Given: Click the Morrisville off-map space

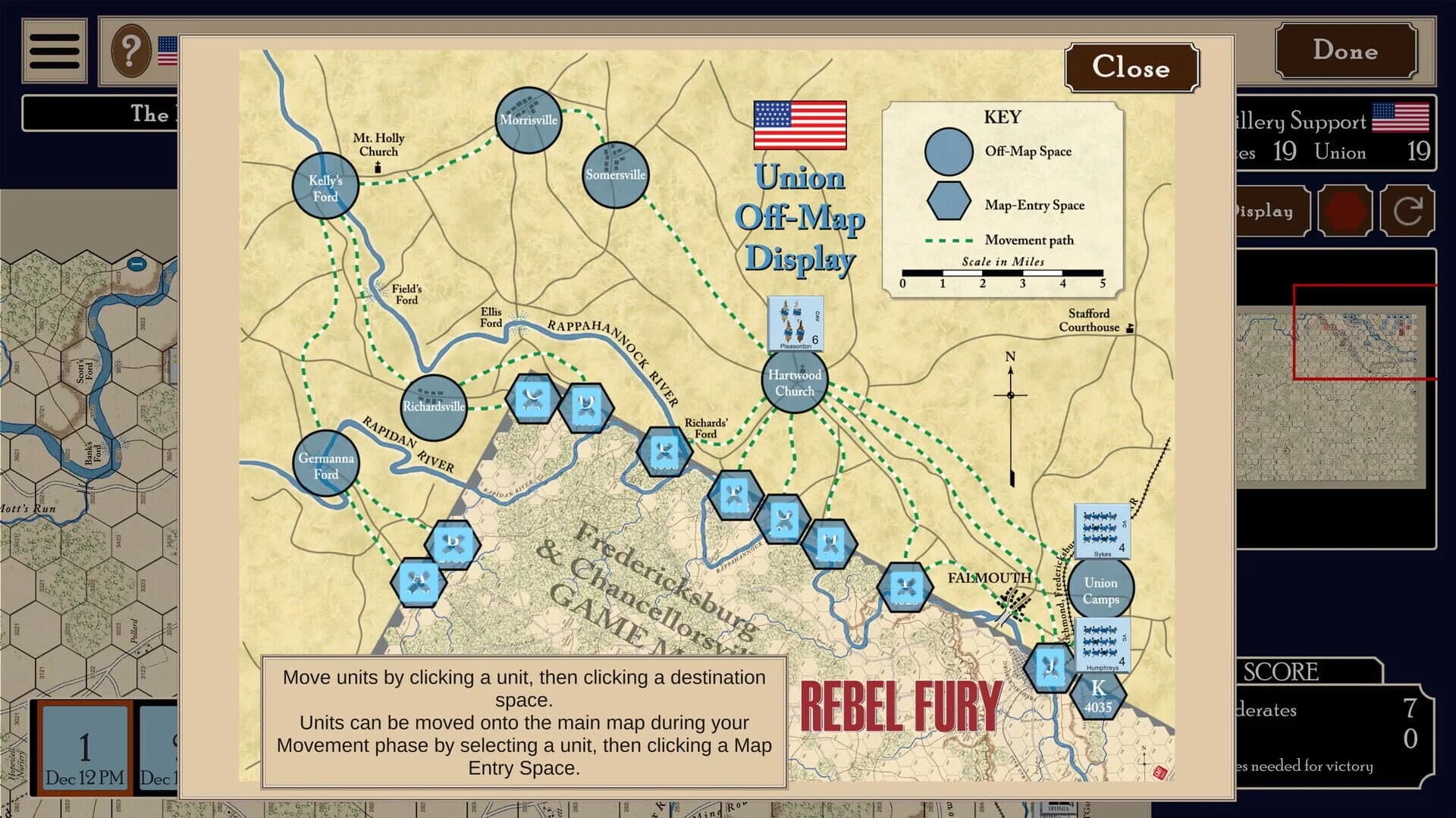Looking at the screenshot, I should tap(529, 121).
